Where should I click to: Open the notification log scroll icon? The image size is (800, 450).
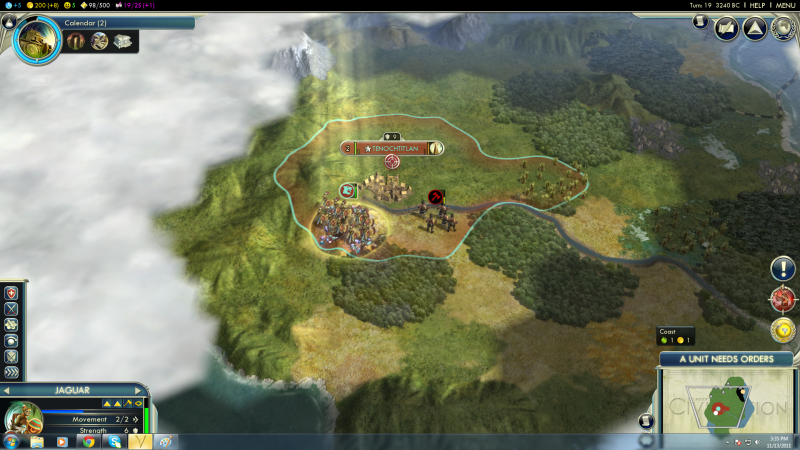point(700,22)
